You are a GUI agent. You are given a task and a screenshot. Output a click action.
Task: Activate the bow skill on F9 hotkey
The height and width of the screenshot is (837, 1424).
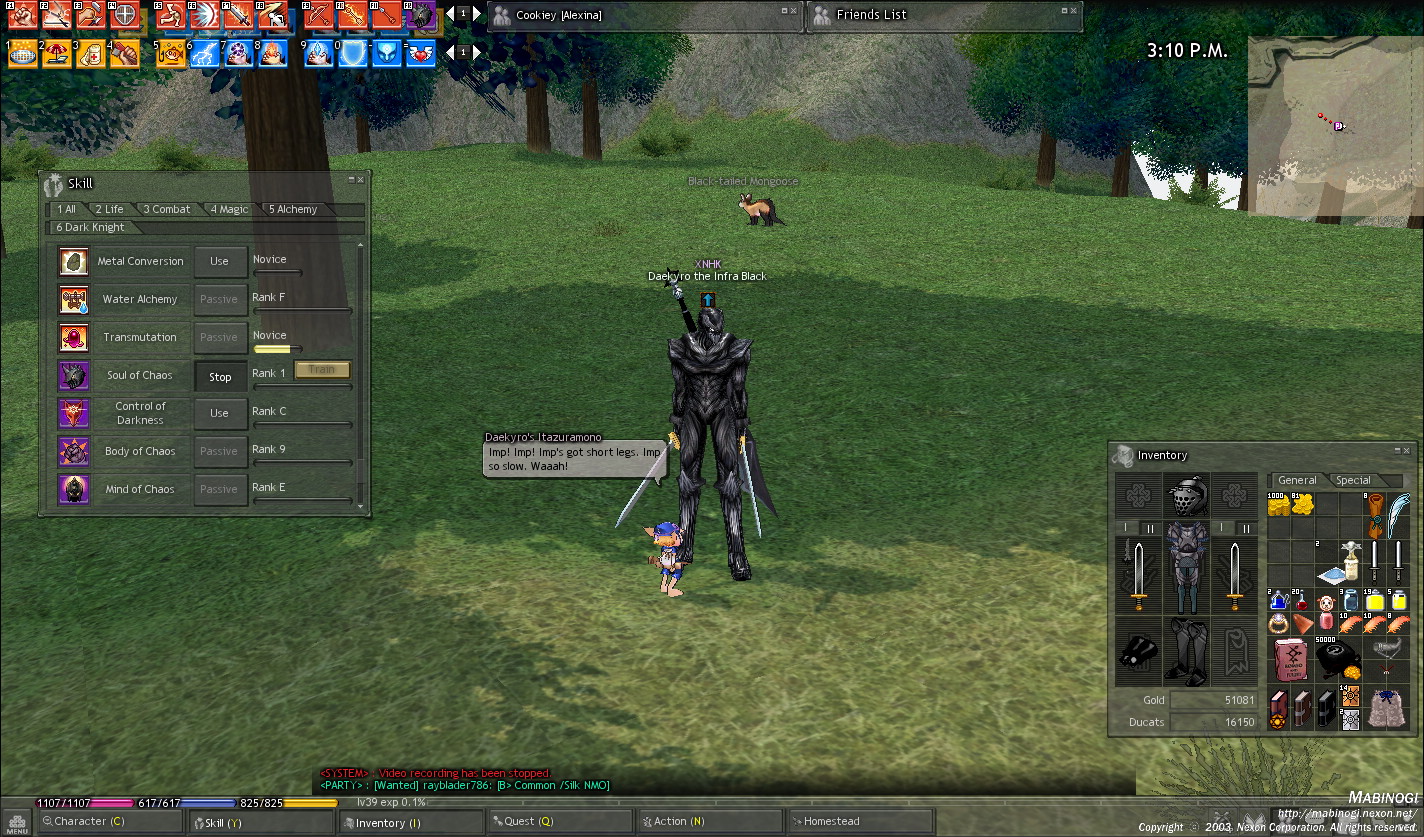coord(318,15)
